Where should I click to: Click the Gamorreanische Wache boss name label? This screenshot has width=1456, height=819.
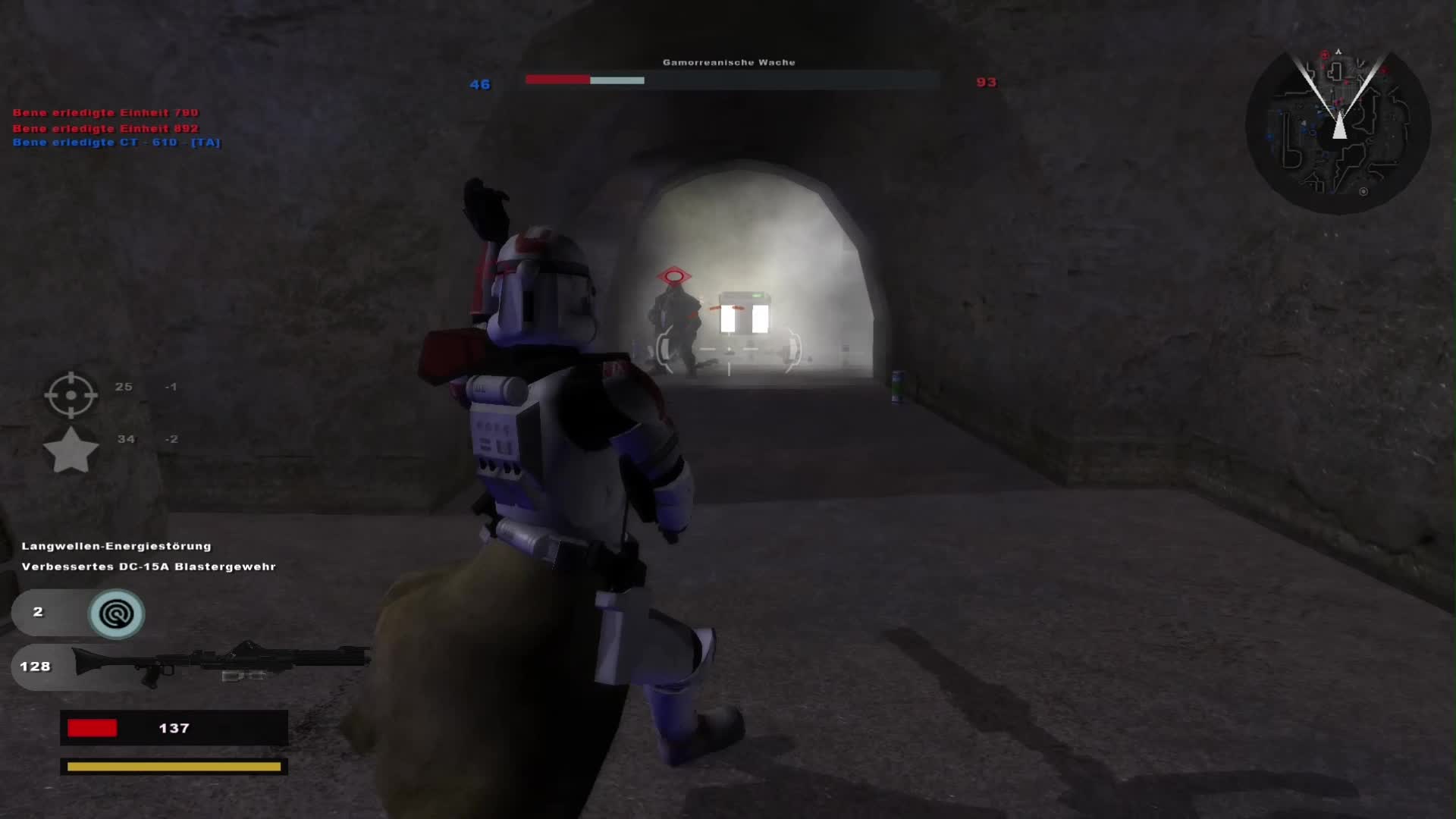(730, 62)
